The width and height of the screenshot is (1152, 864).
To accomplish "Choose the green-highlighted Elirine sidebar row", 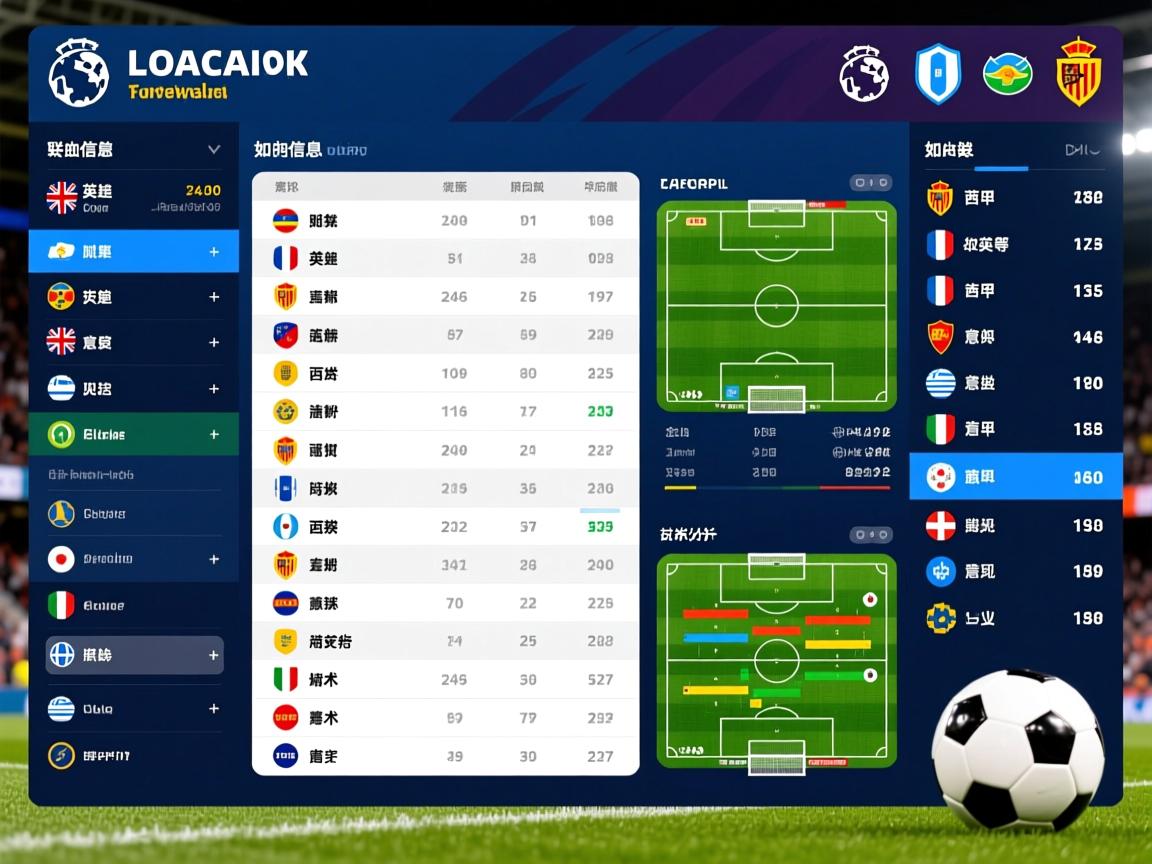I will [133, 435].
